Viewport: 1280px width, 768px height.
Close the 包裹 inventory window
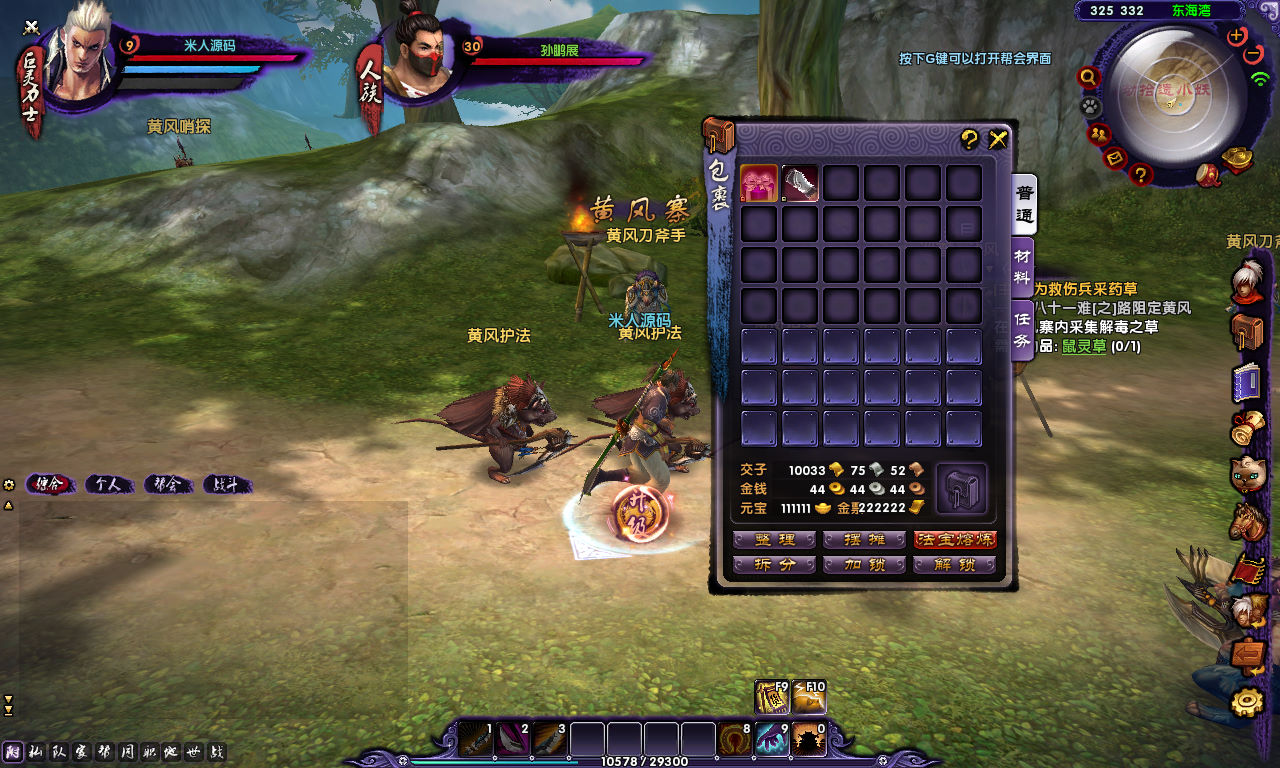(x=998, y=140)
